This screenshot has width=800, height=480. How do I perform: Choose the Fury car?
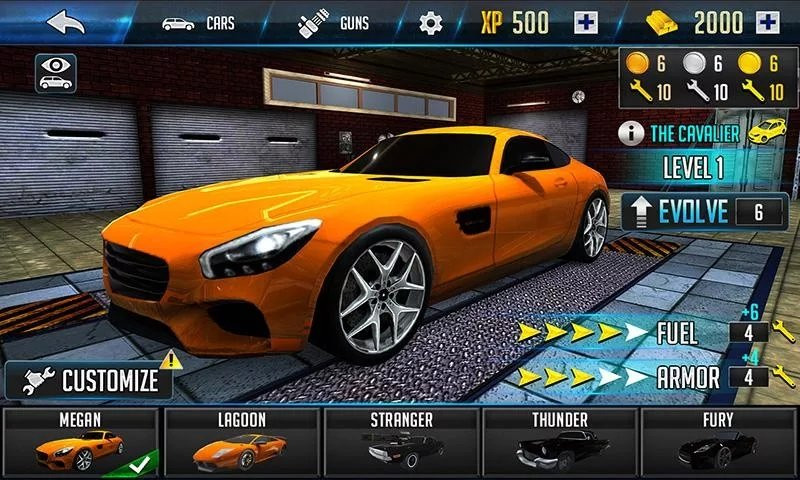pos(718,440)
